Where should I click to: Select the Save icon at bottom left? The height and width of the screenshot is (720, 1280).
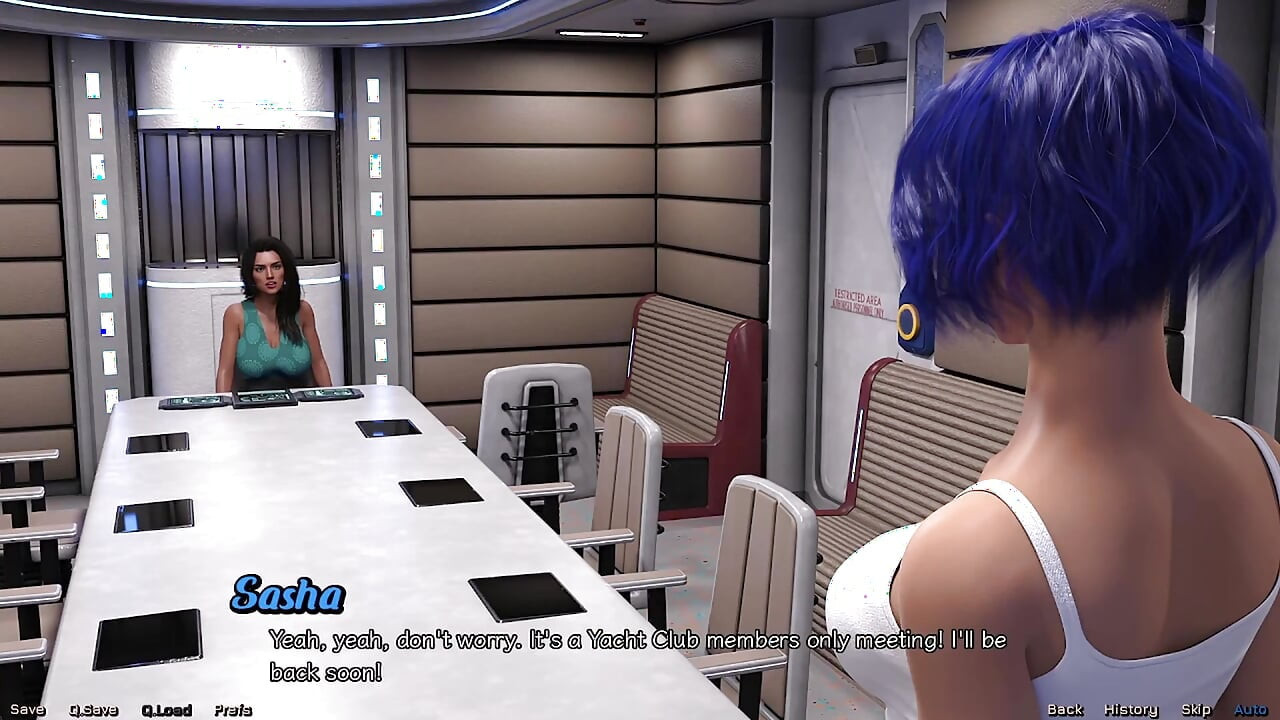click(28, 710)
